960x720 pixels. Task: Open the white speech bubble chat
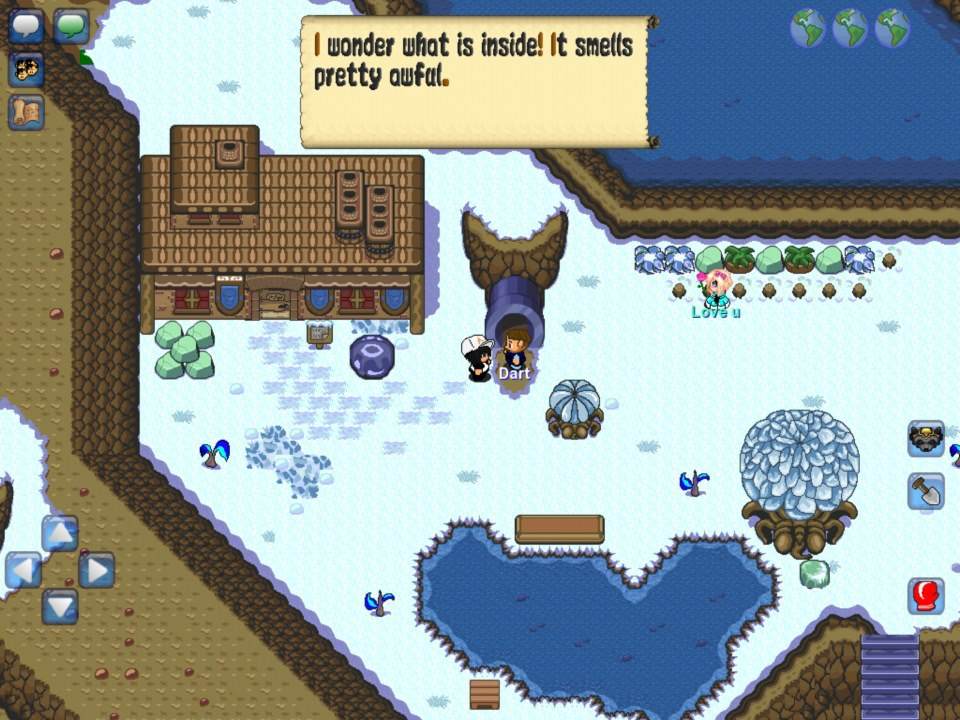coord(26,26)
